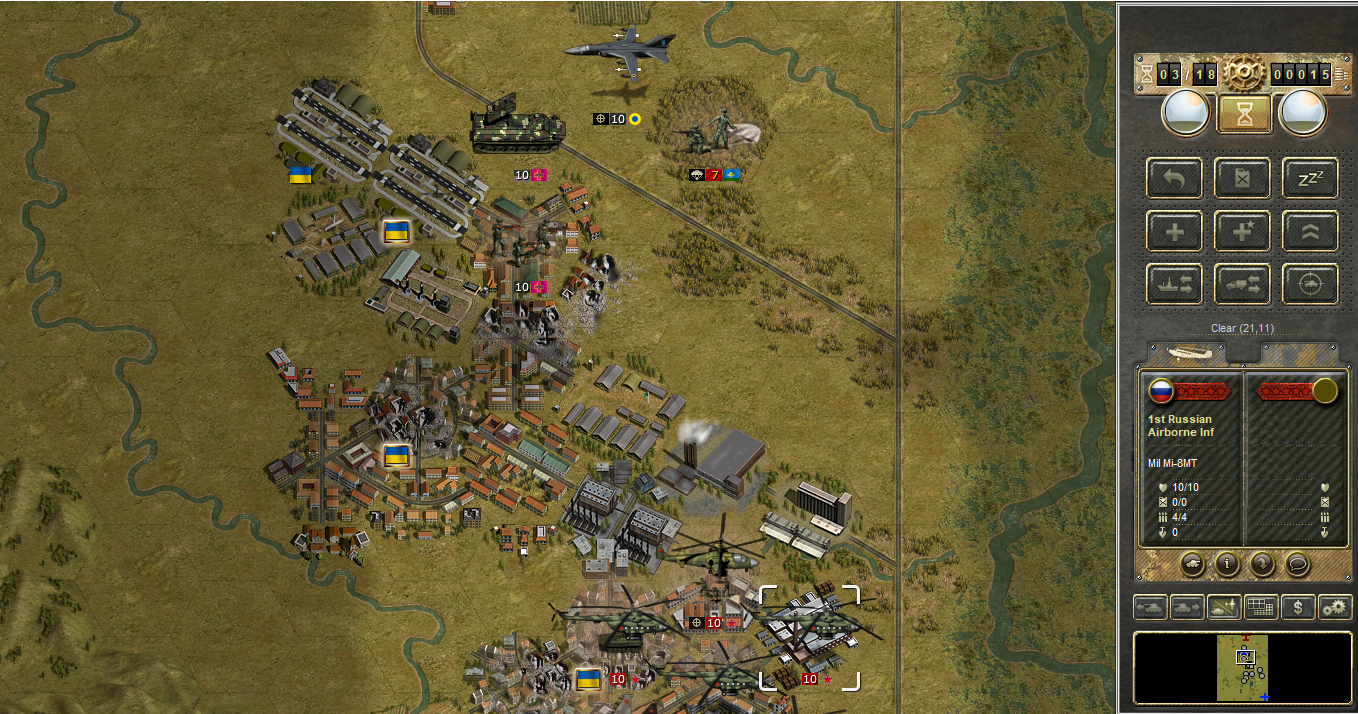End the turn with the hourglass button
Image resolution: width=1358 pixels, height=714 pixels.
point(1244,114)
